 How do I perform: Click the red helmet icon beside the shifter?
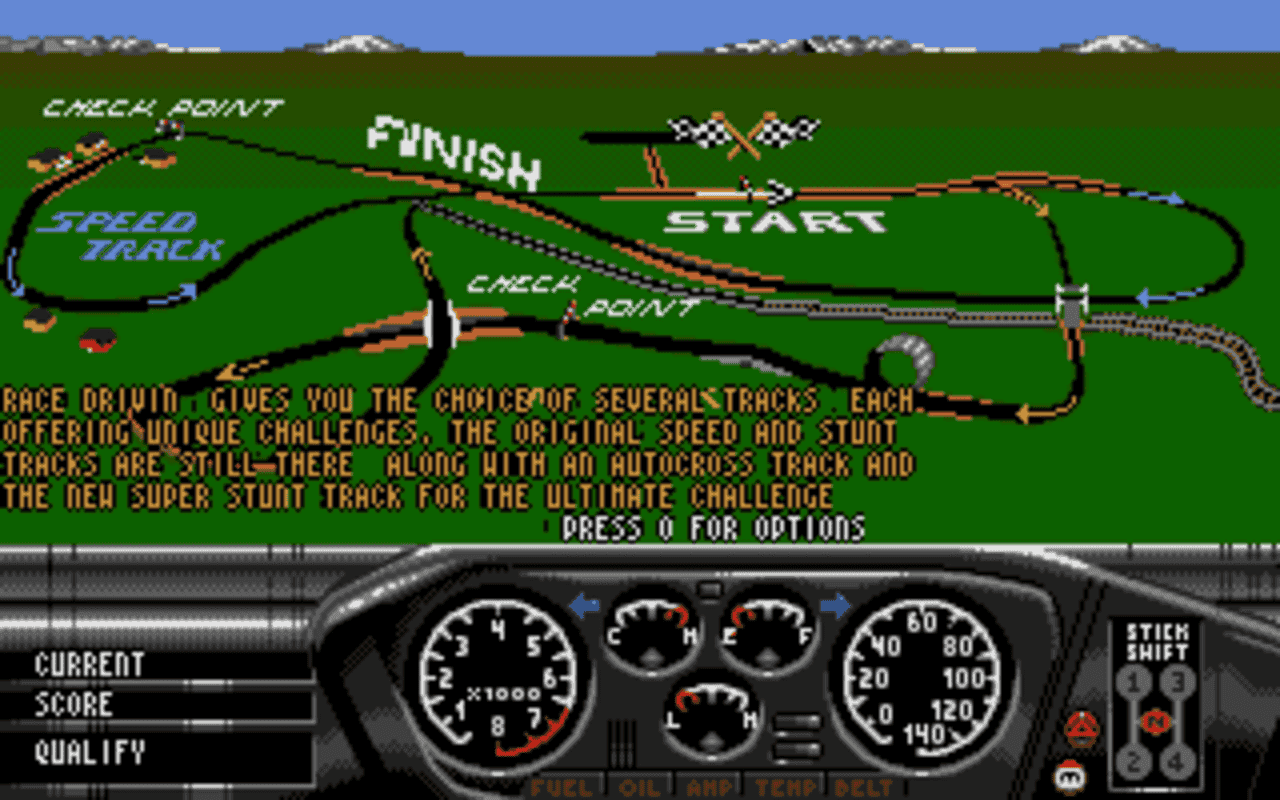(1083, 730)
